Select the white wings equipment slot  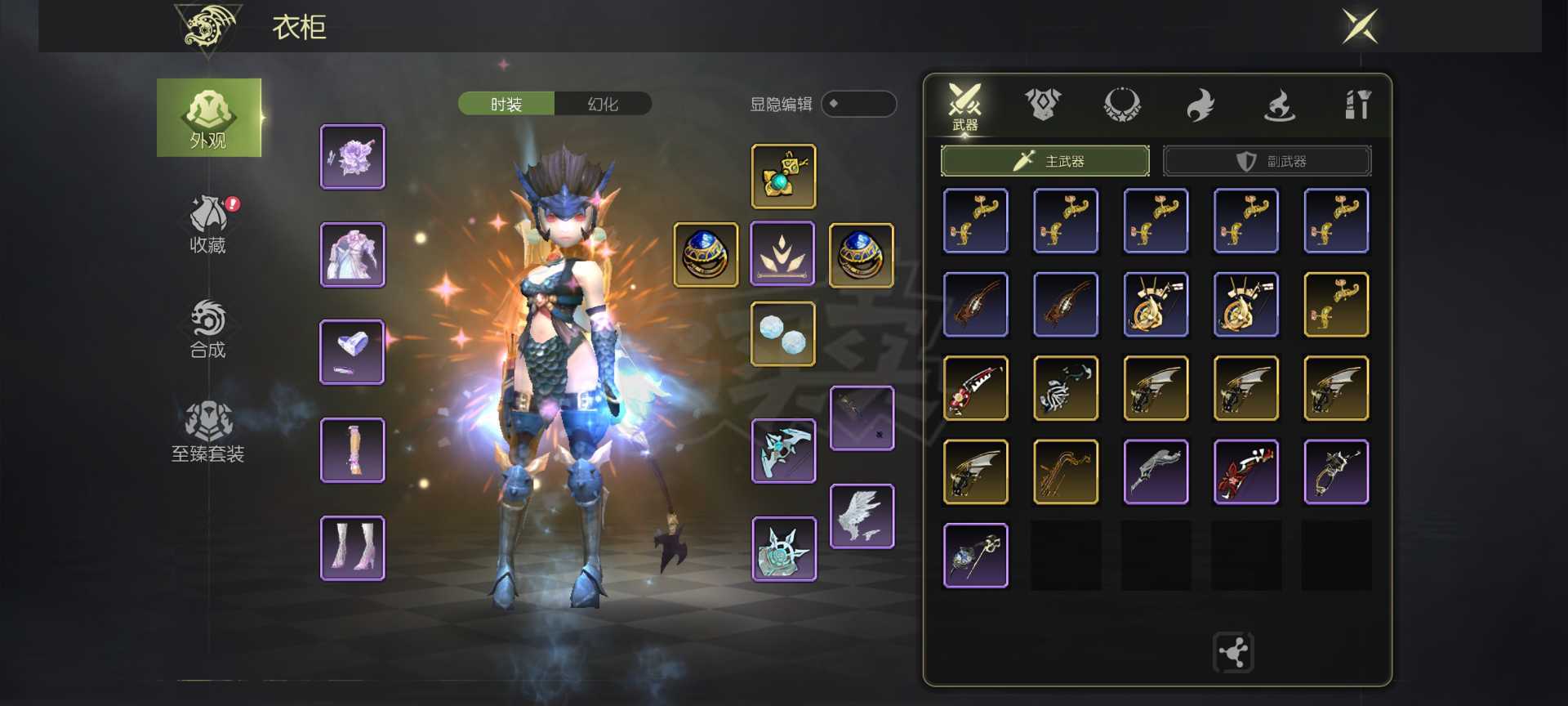(862, 516)
